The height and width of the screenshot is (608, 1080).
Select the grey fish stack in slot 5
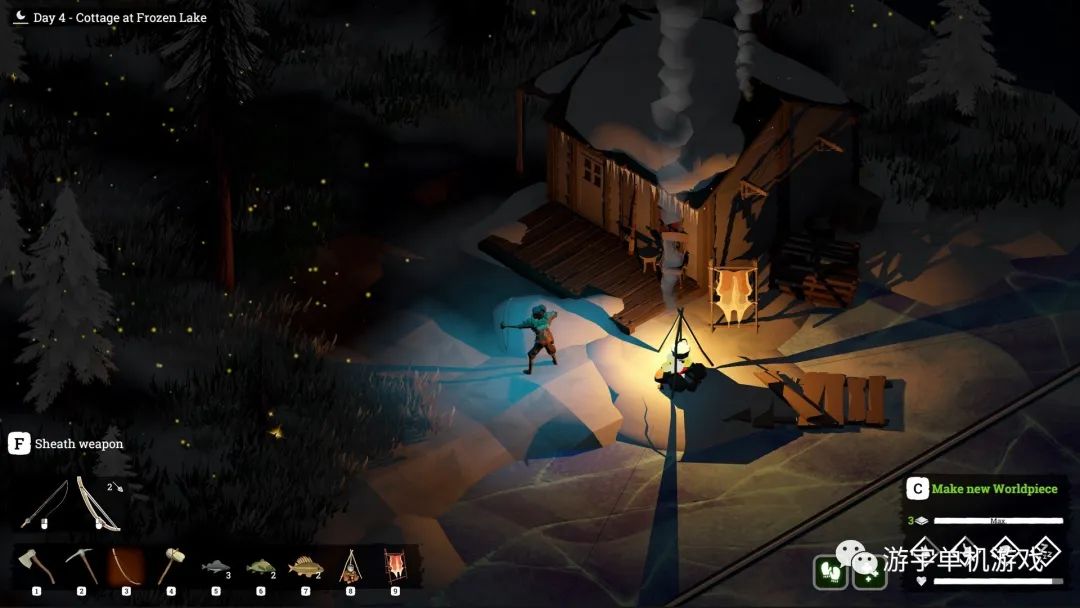point(215,567)
